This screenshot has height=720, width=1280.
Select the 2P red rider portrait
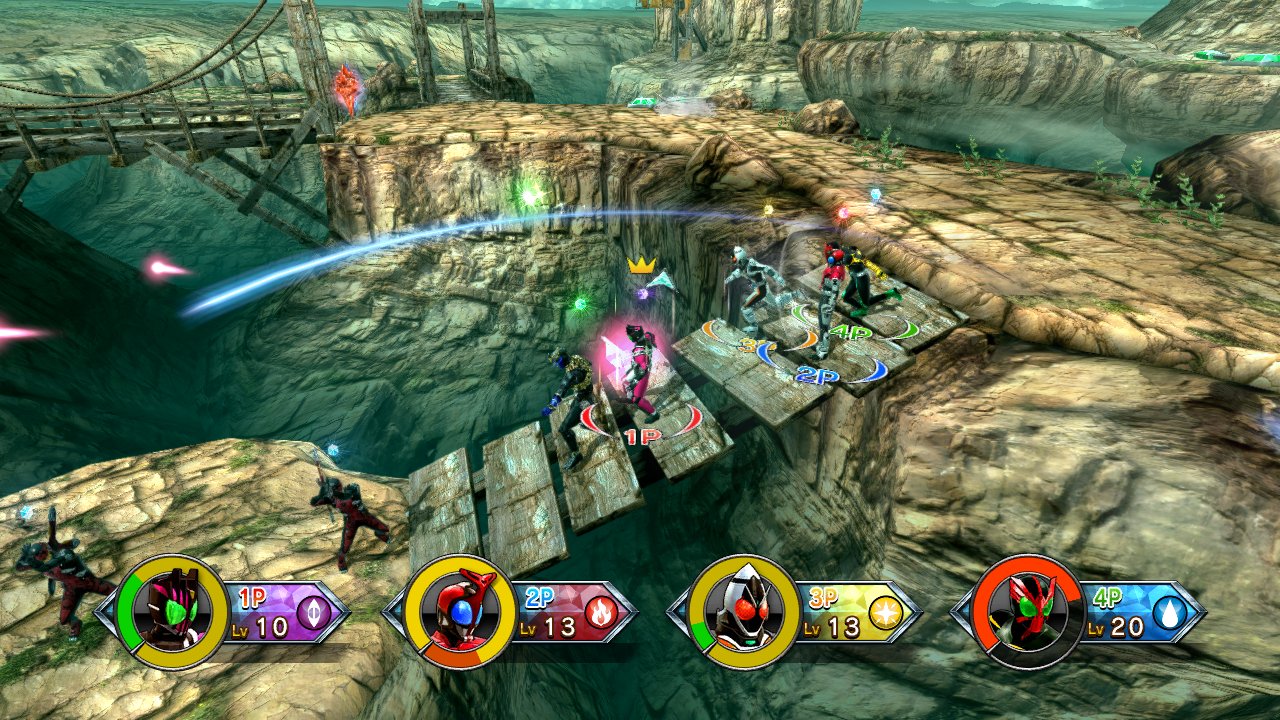tap(460, 611)
